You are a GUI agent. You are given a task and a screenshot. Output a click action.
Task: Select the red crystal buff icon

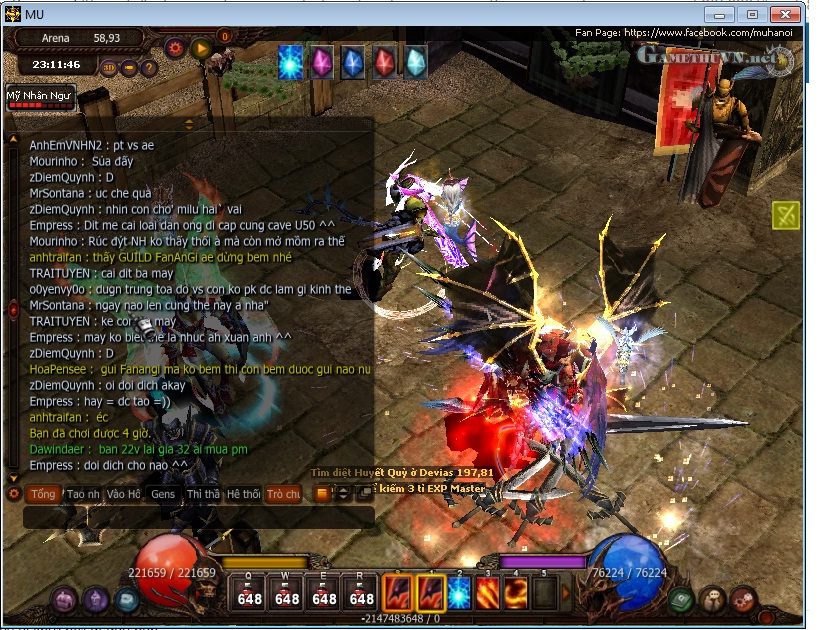pyautogui.click(x=384, y=62)
